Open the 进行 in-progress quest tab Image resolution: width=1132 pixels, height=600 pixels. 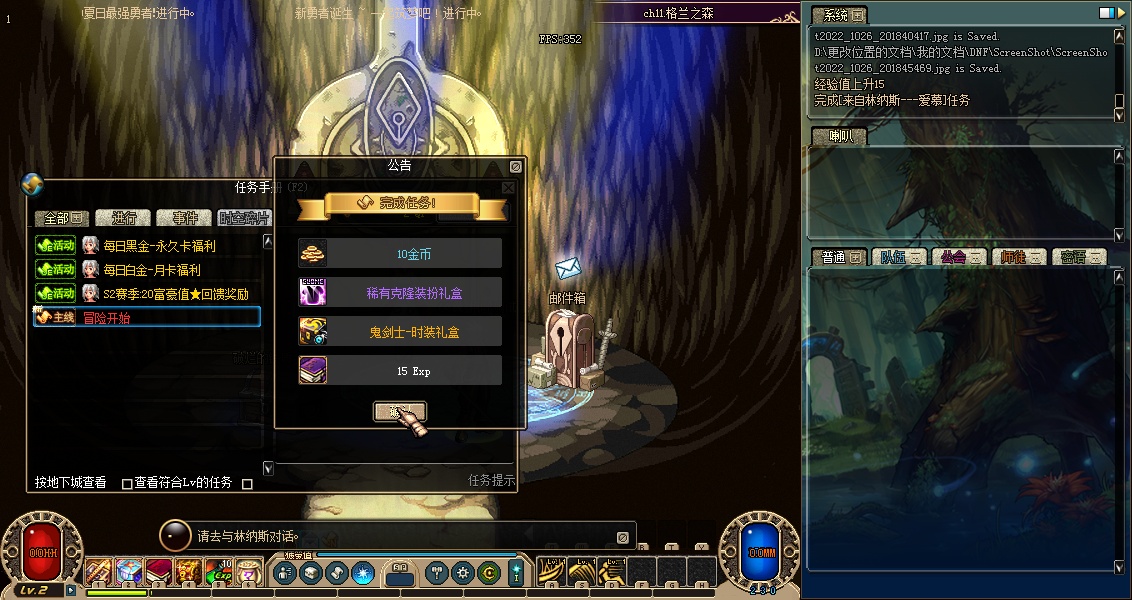click(124, 218)
